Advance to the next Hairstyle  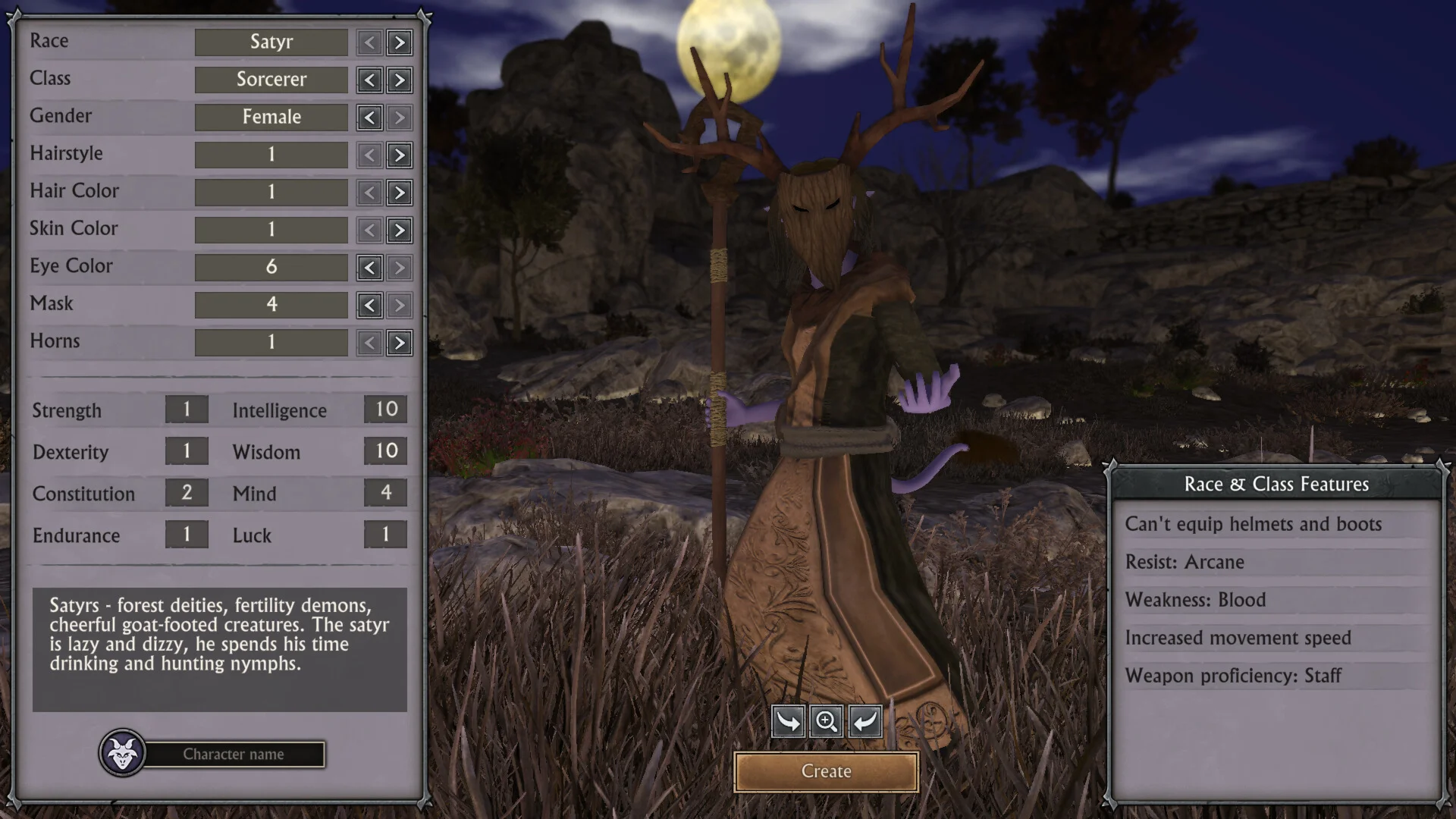tap(400, 155)
